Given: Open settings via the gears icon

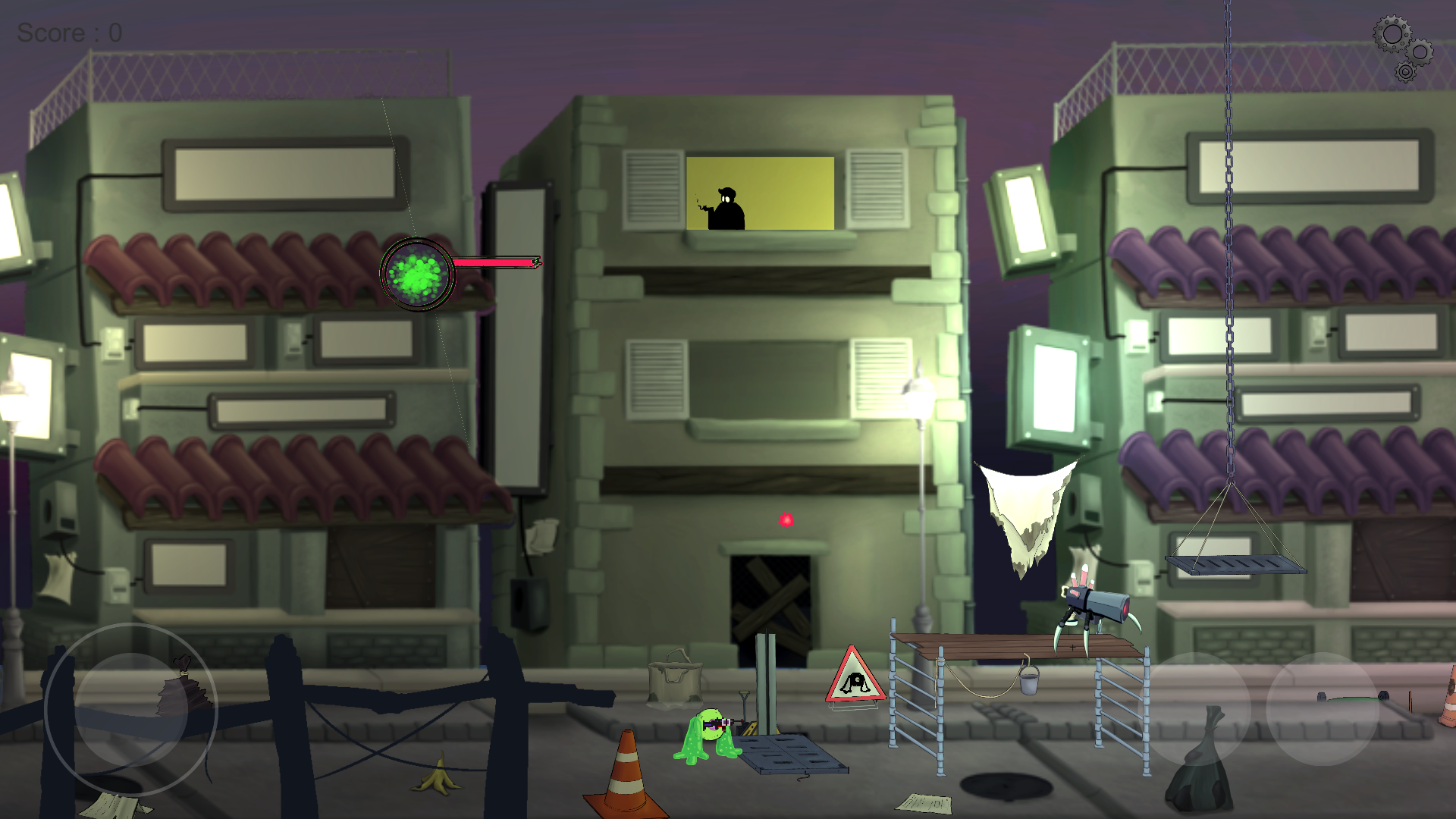Looking at the screenshot, I should [x=1402, y=48].
